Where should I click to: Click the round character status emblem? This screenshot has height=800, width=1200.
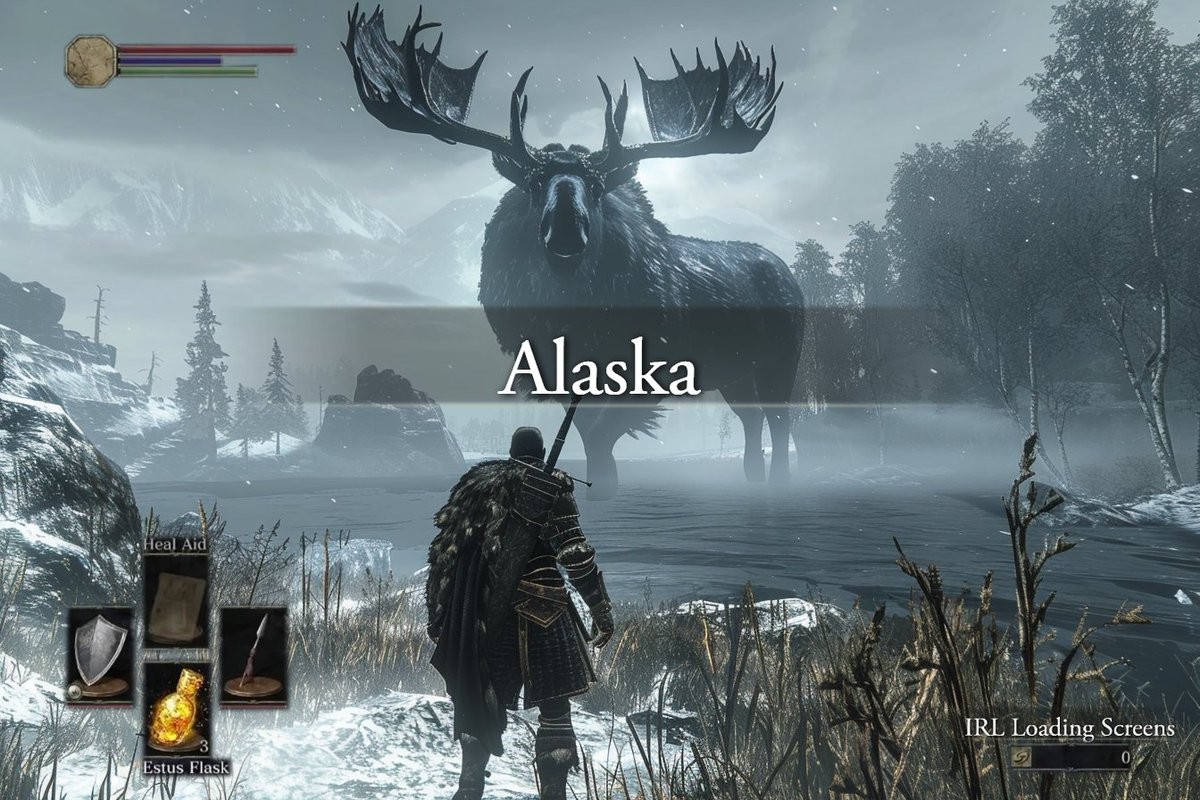tap(91, 60)
